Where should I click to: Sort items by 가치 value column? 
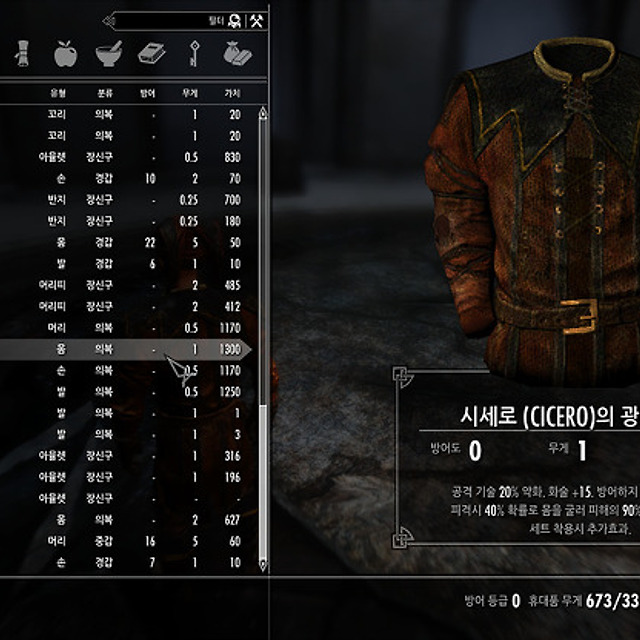pos(233,93)
